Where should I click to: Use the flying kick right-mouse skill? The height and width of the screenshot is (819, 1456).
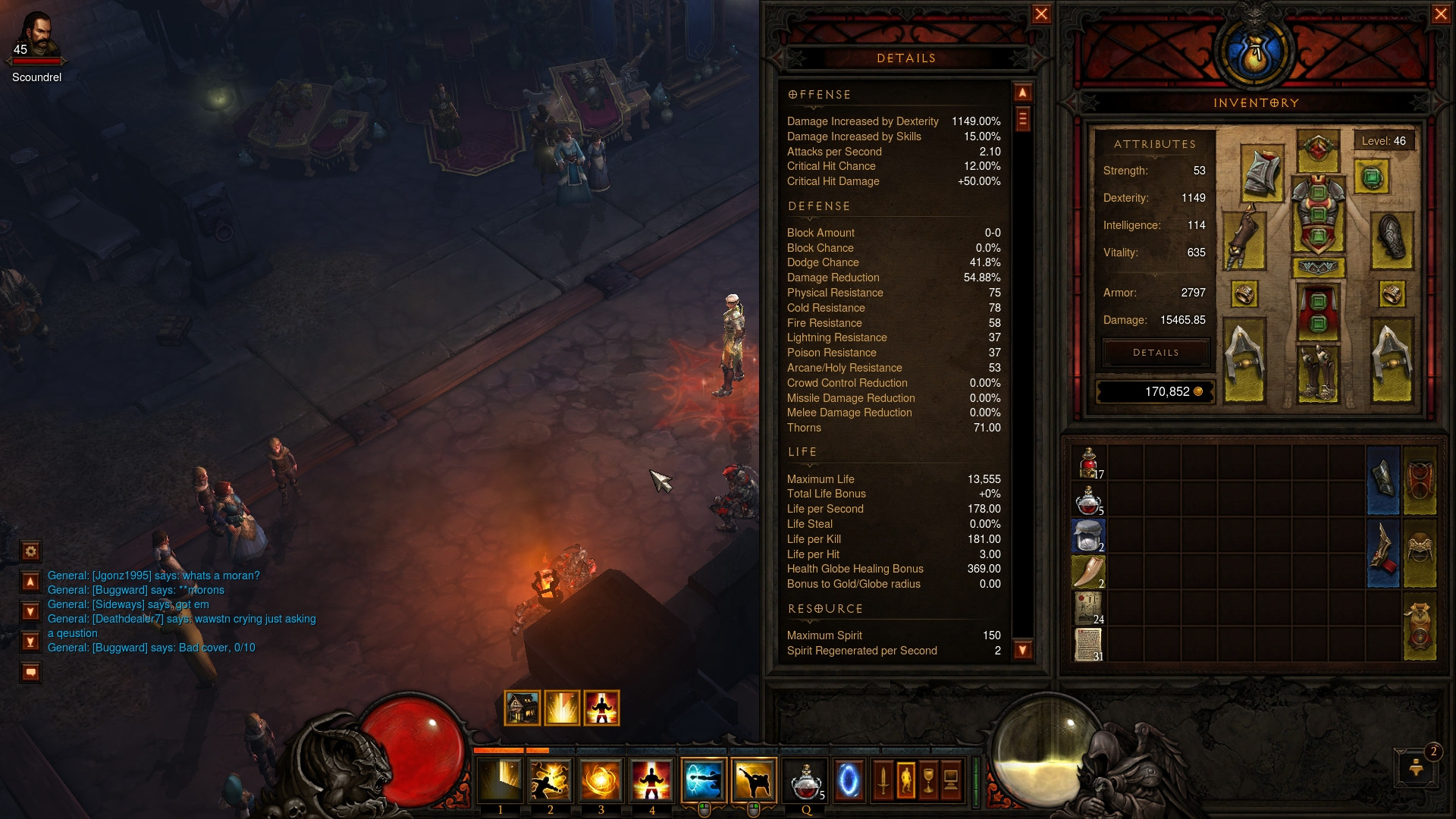coord(753,780)
